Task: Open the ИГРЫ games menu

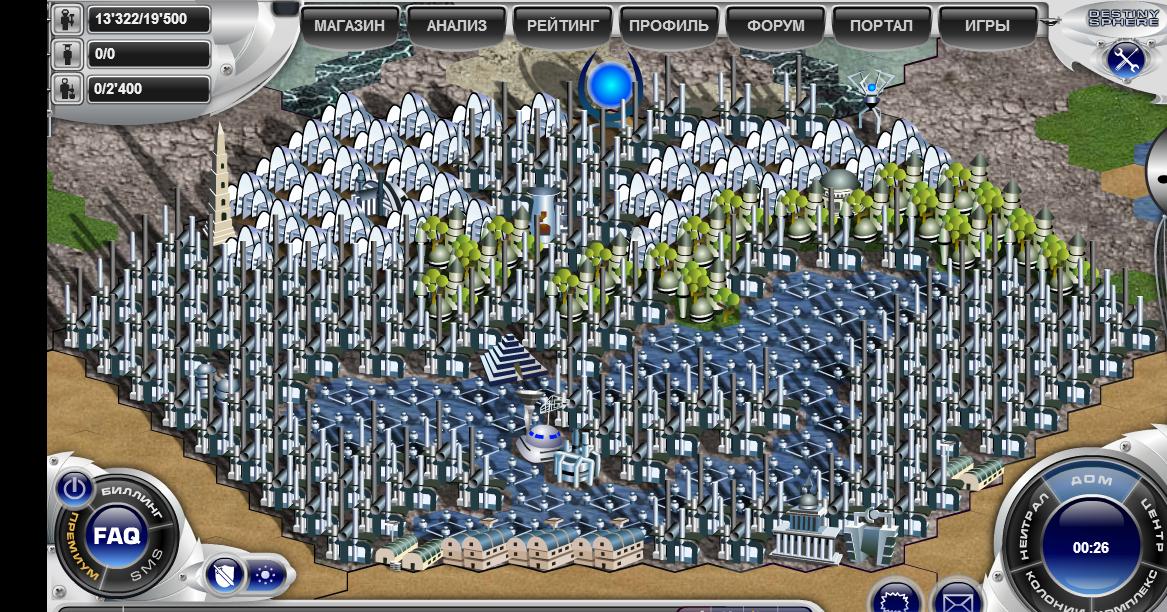Action: [987, 26]
